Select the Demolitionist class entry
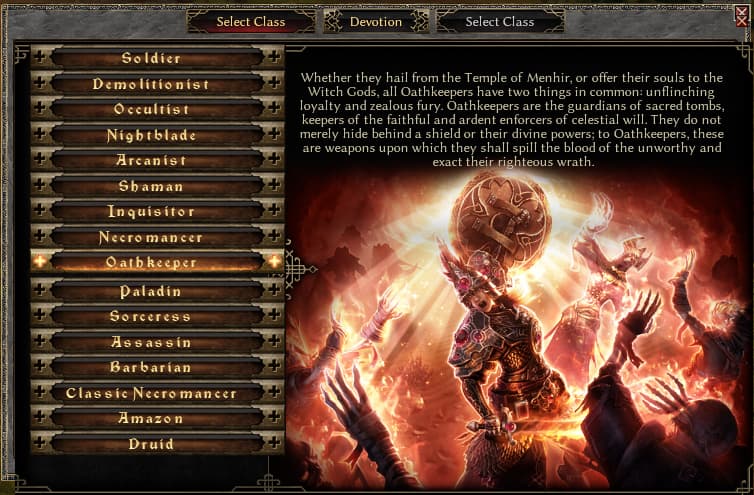 (x=152, y=84)
